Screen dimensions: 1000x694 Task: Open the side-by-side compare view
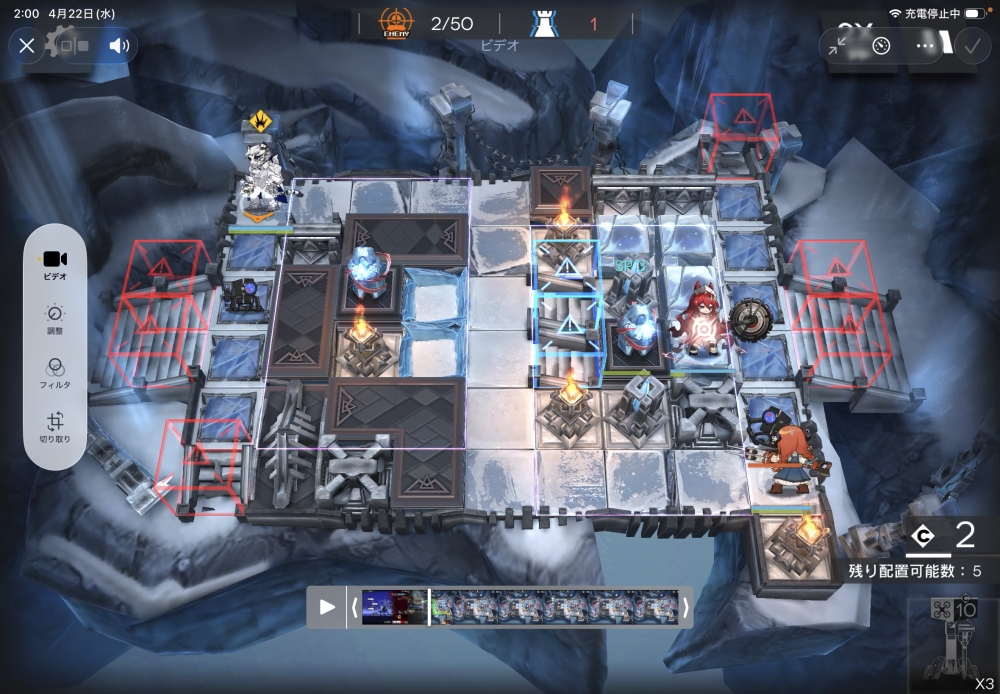coord(77,45)
